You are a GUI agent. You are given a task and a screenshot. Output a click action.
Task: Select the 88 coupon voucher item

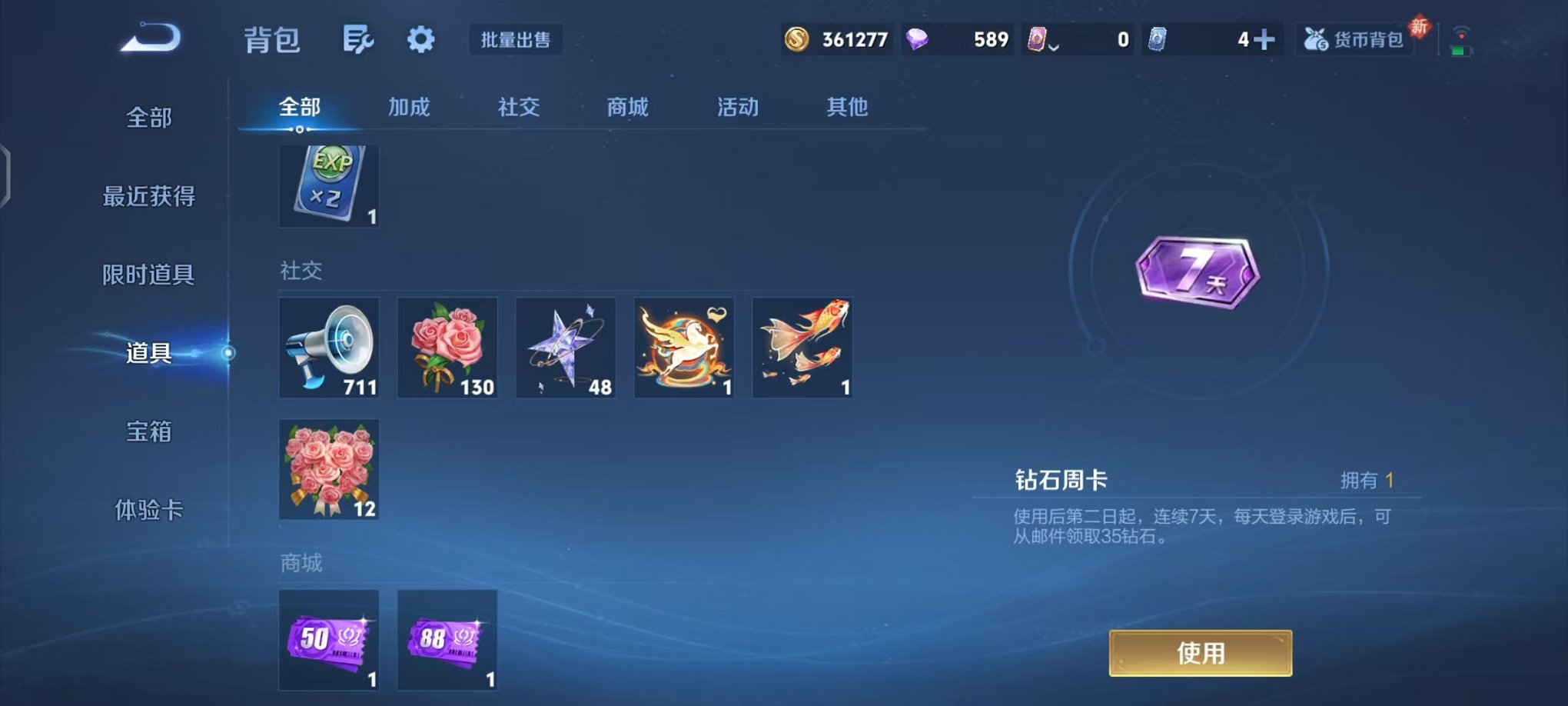[x=447, y=641]
